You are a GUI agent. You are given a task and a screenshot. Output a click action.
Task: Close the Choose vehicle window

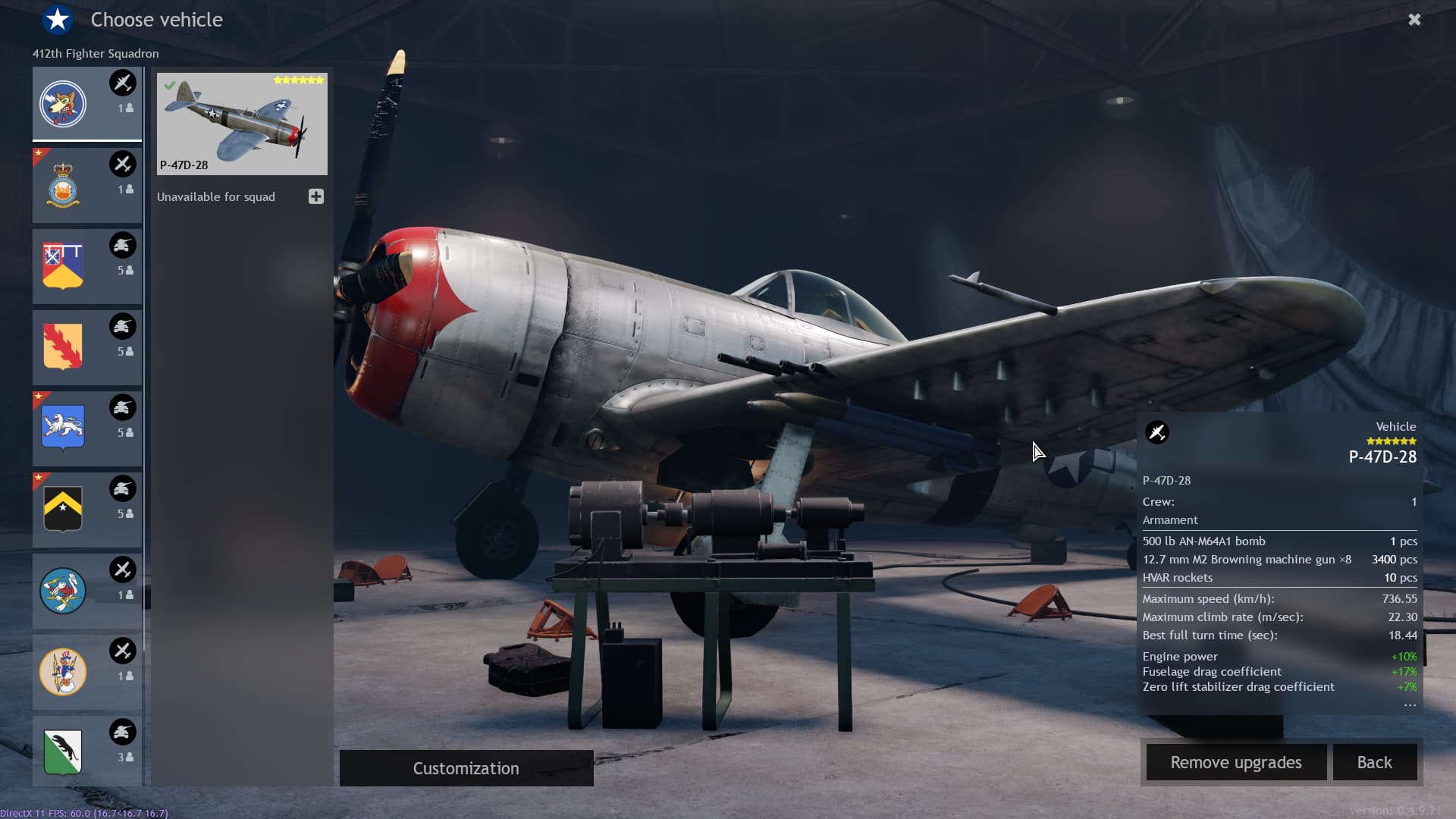(1414, 20)
